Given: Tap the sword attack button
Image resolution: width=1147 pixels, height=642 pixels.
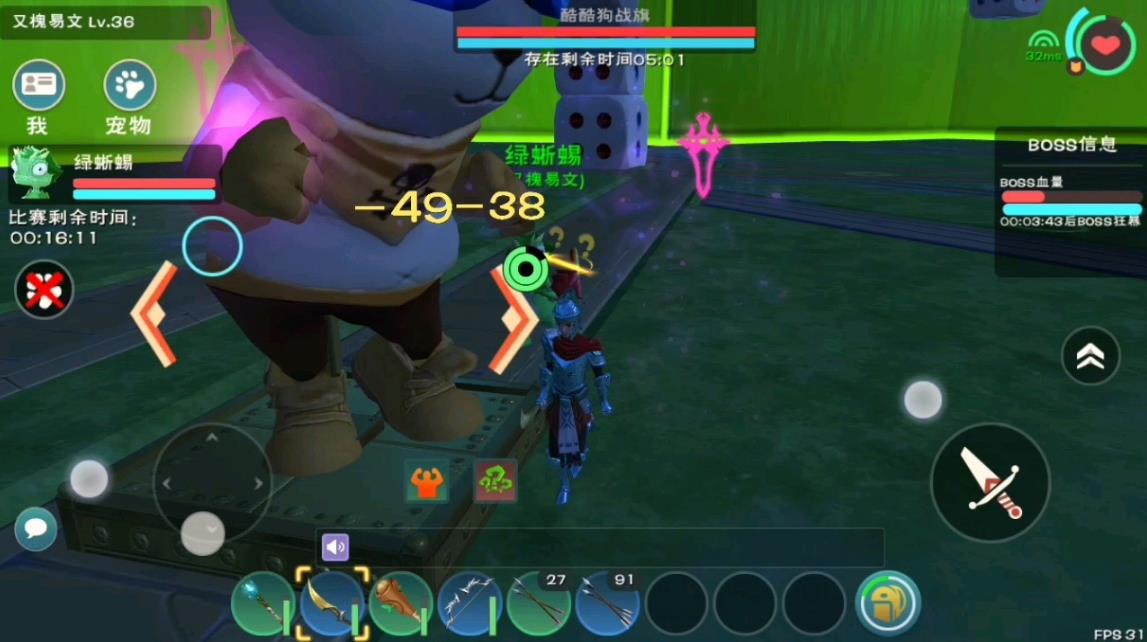Looking at the screenshot, I should click(989, 483).
